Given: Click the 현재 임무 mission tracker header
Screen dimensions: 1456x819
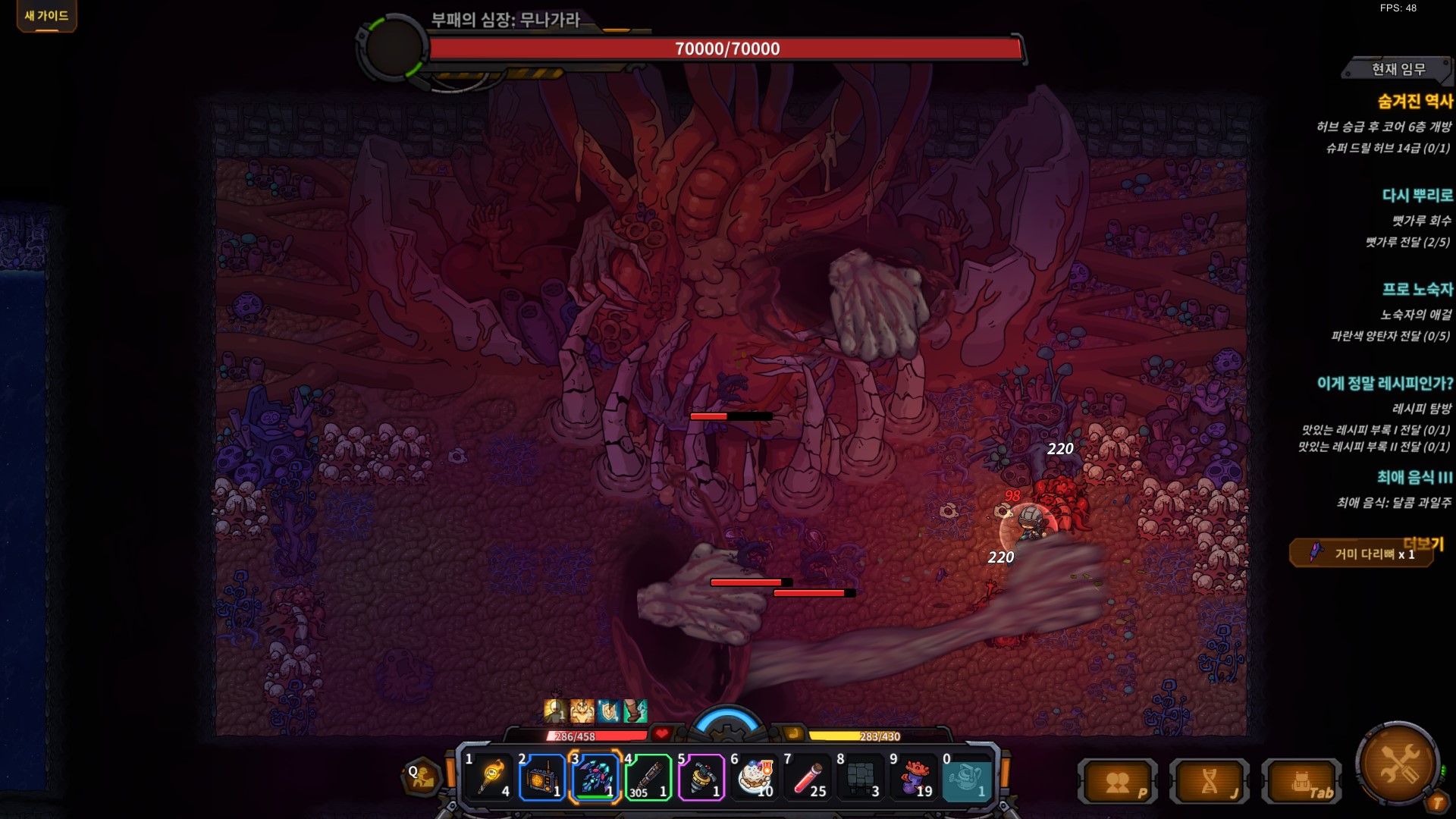Looking at the screenshot, I should click(1398, 70).
